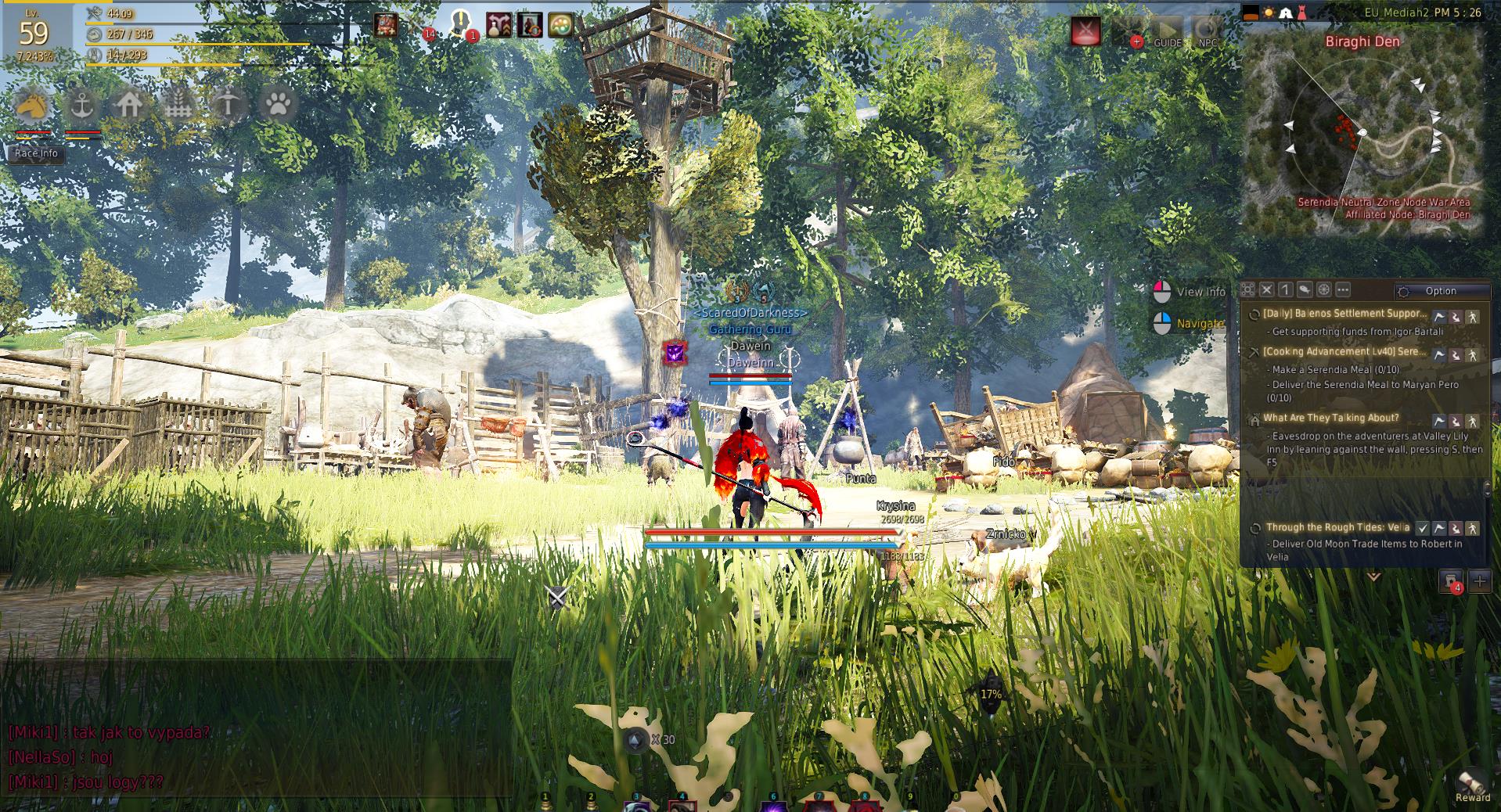Select the Through the Rough Tides: Velia quest
1501x812 pixels.
[x=1337, y=527]
